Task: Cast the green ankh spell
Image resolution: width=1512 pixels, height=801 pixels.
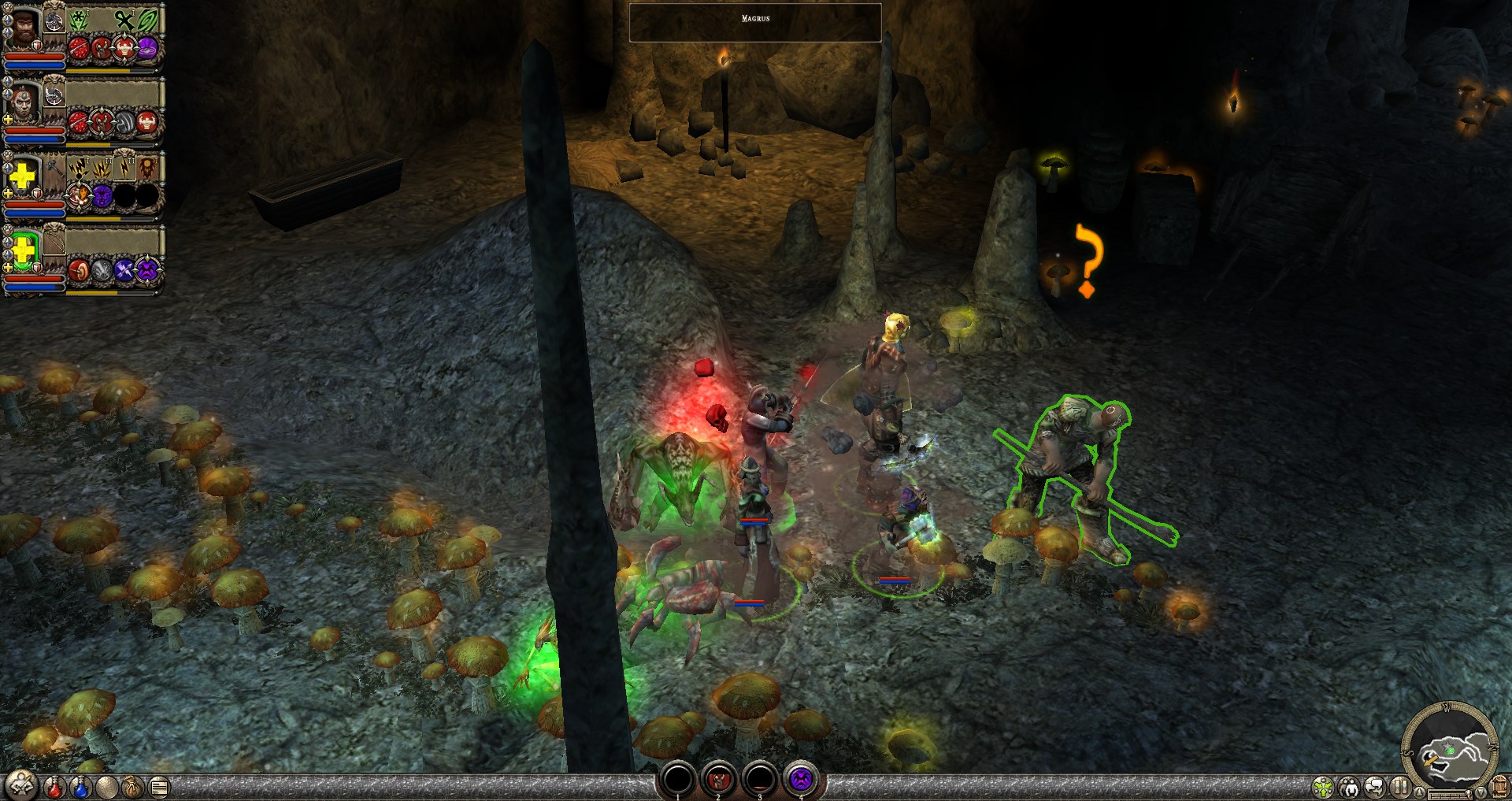Action: (125, 19)
